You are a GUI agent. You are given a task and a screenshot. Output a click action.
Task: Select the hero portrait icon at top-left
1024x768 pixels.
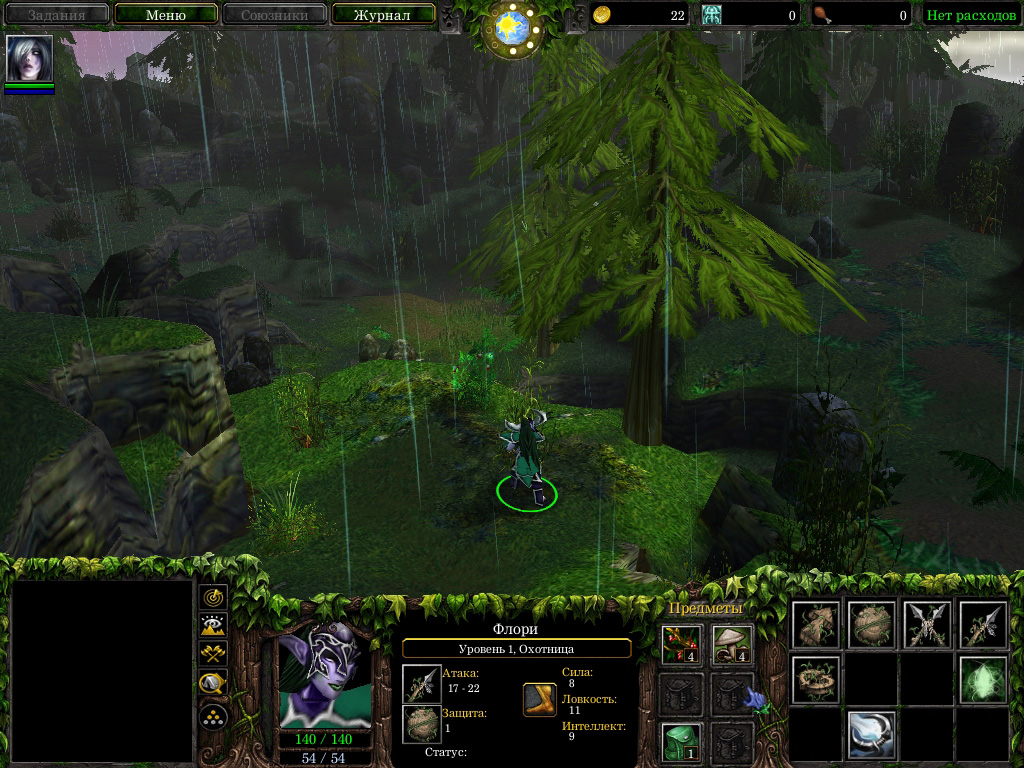click(x=29, y=59)
